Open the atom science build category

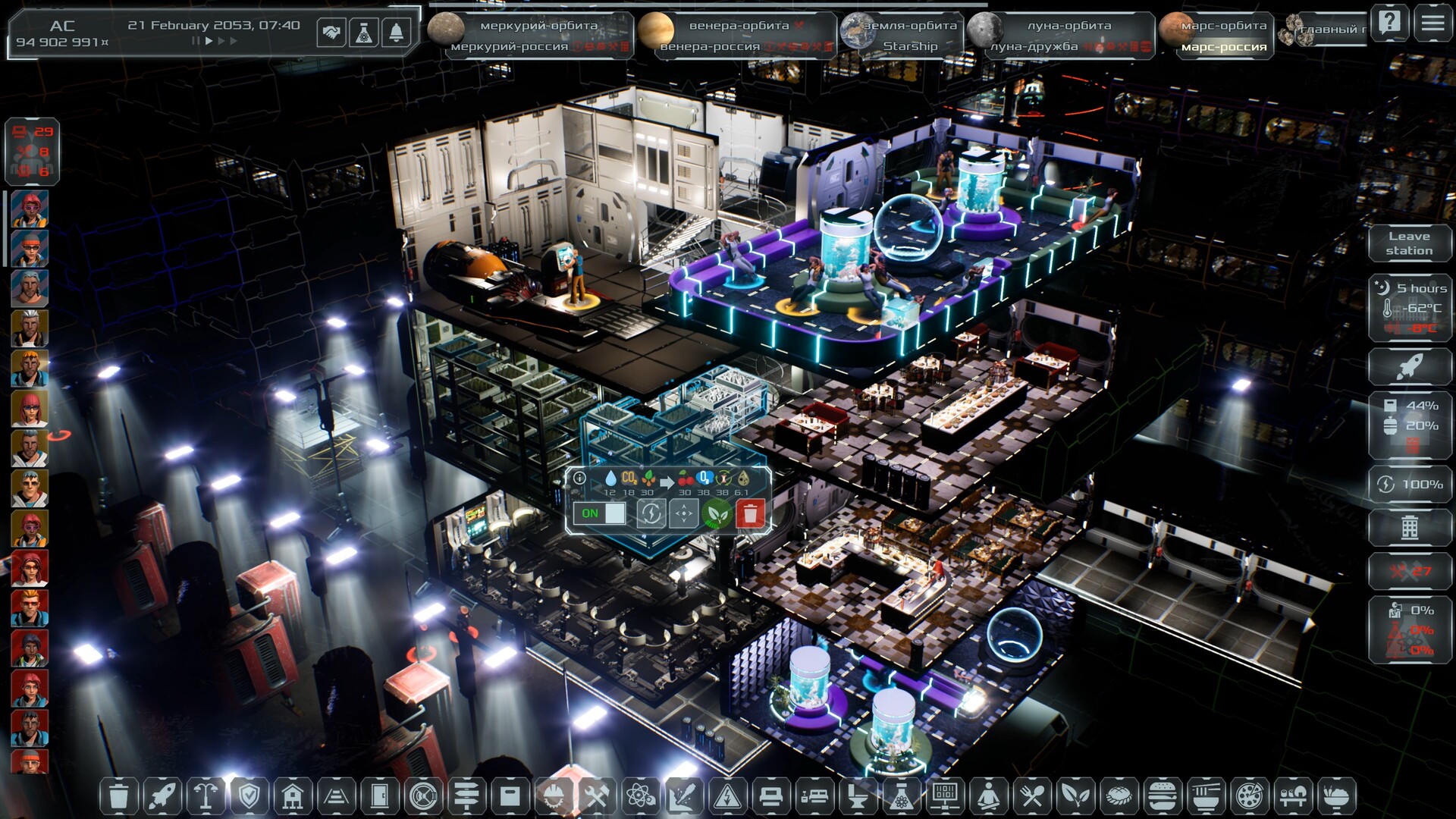click(x=641, y=796)
